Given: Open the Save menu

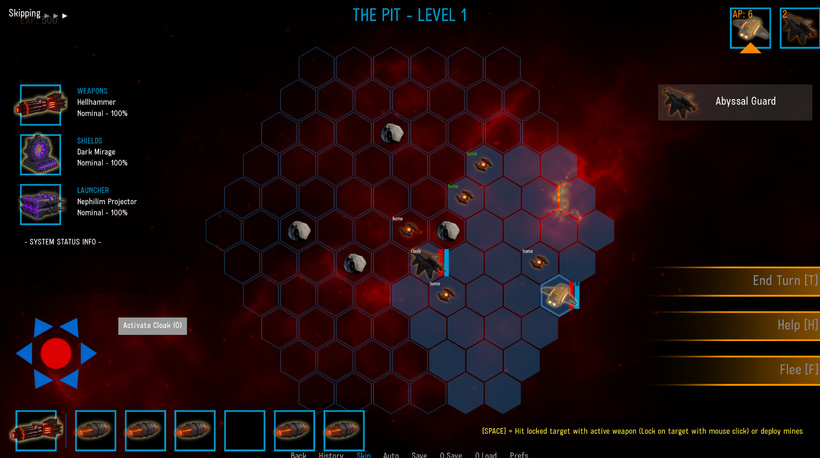Looking at the screenshot, I should (419, 455).
